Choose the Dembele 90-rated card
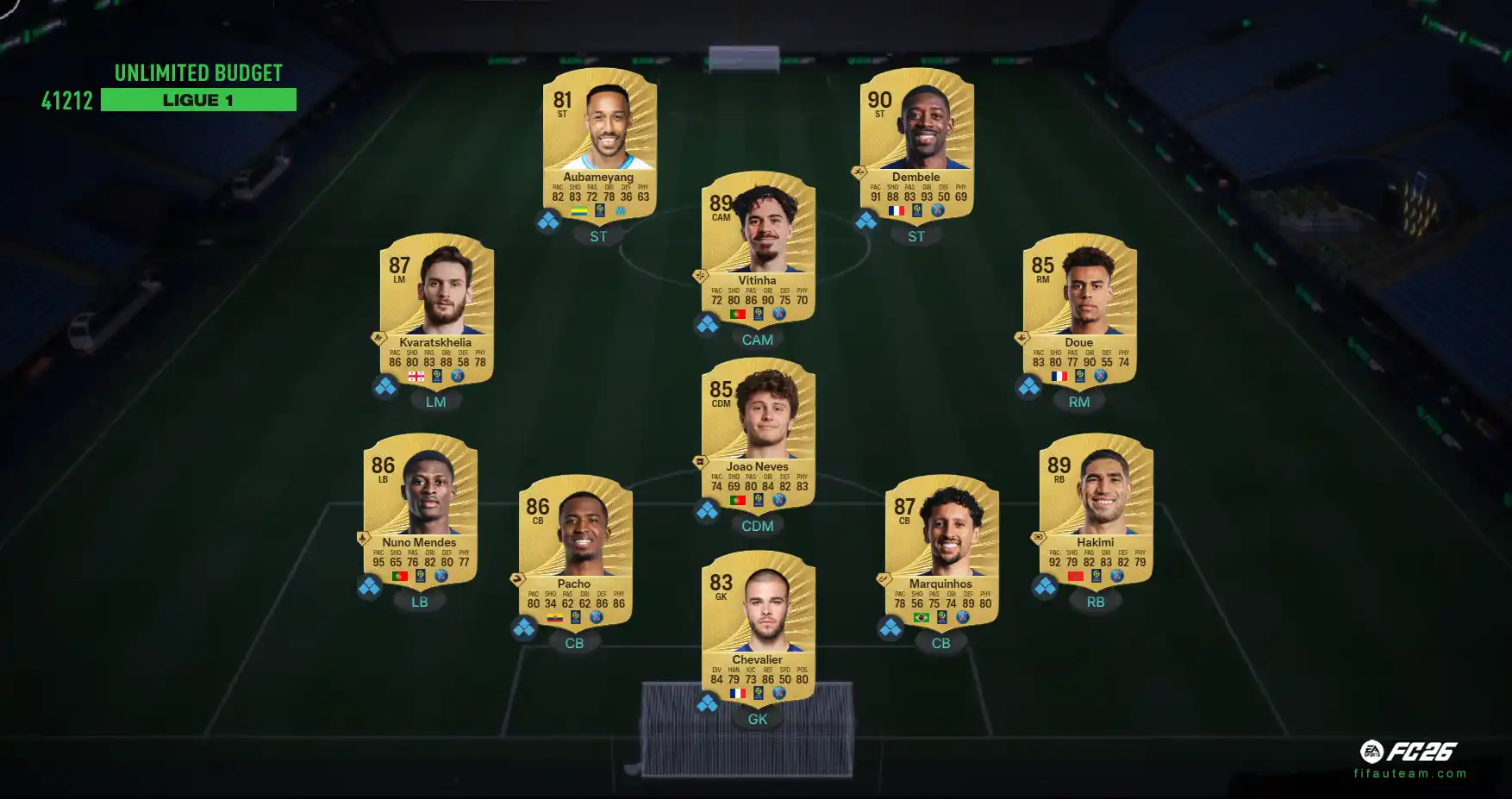This screenshot has width=1512, height=799. coord(916,142)
